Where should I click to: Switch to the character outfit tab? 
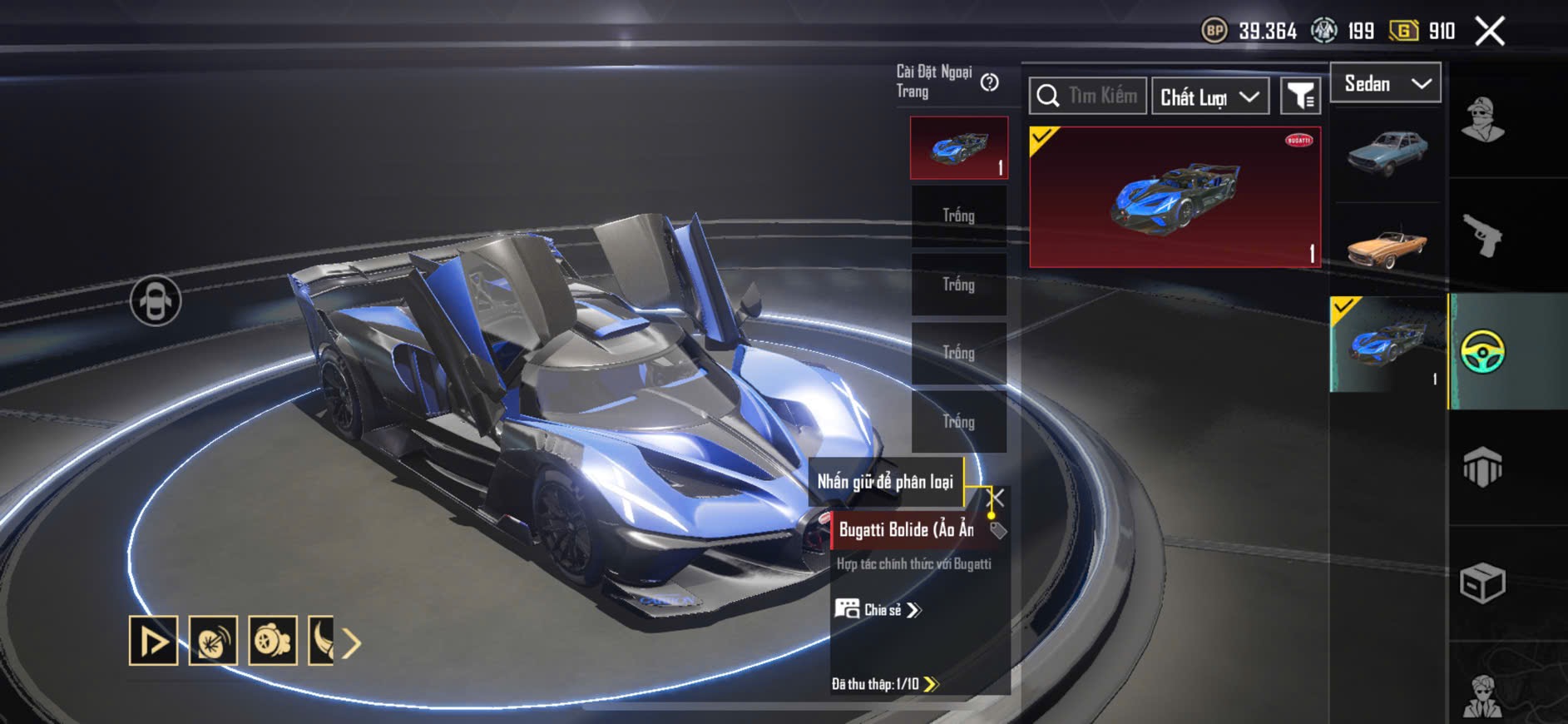pos(1482,120)
